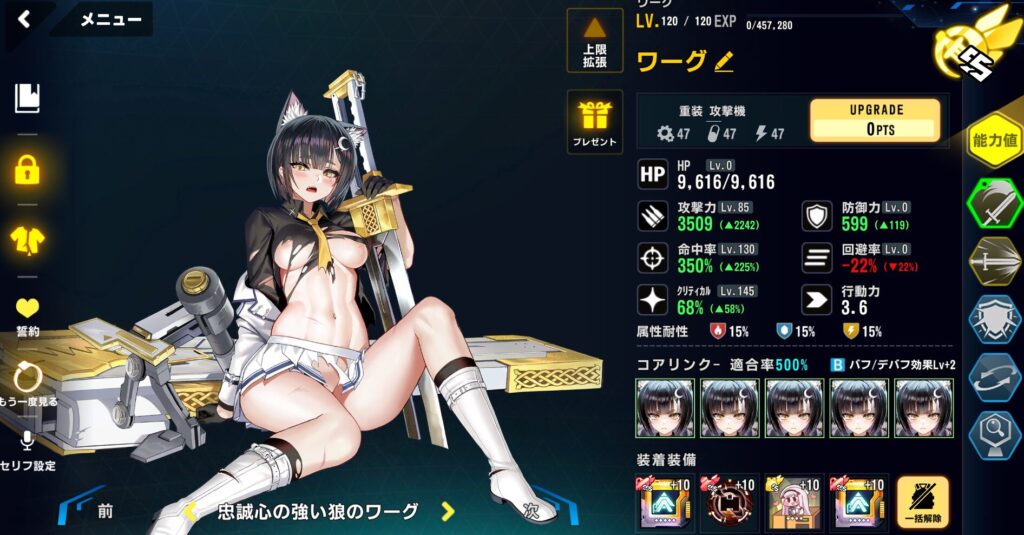Click もう一度見る to replay
1024x535 pixels.
[x=27, y=383]
